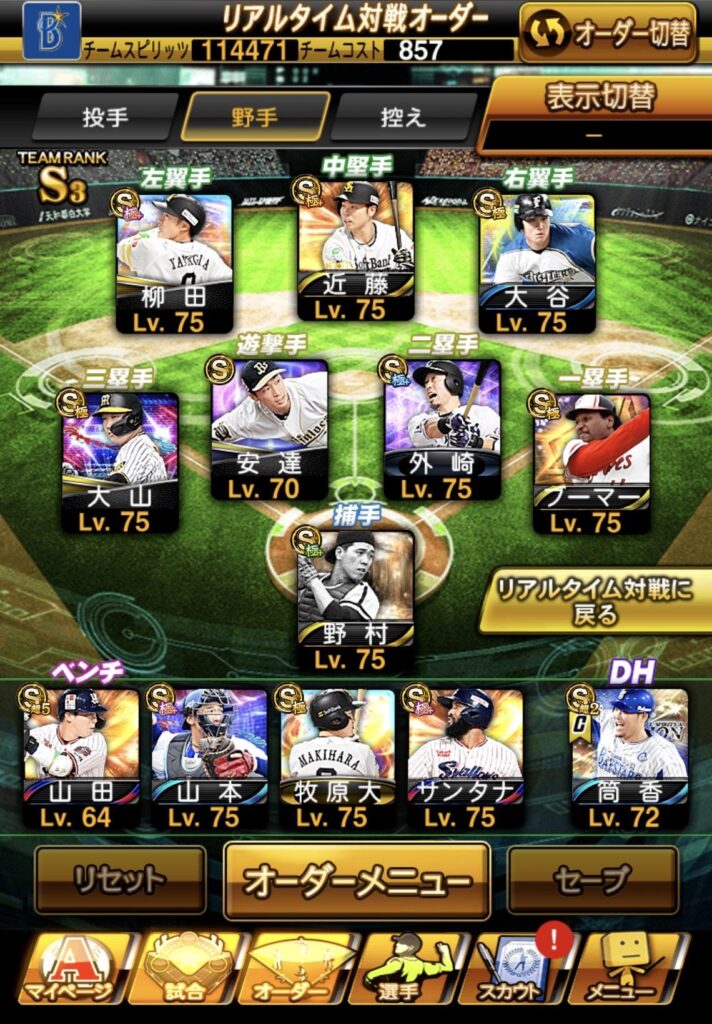This screenshot has height=1024, width=712.
Task: Choose center fielder 近藤 card
Action: pyautogui.click(x=355, y=250)
